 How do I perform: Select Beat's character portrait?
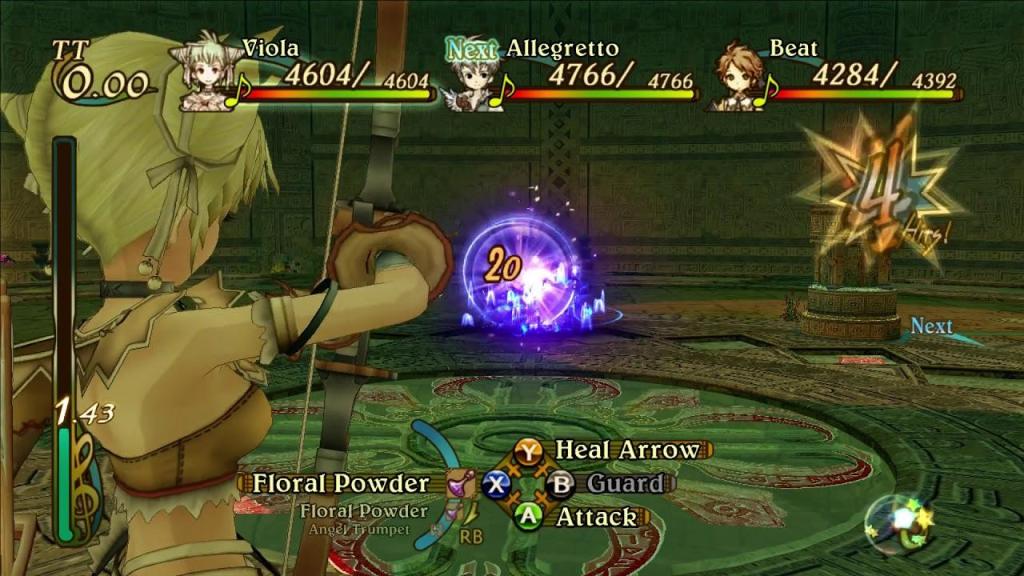pos(737,78)
